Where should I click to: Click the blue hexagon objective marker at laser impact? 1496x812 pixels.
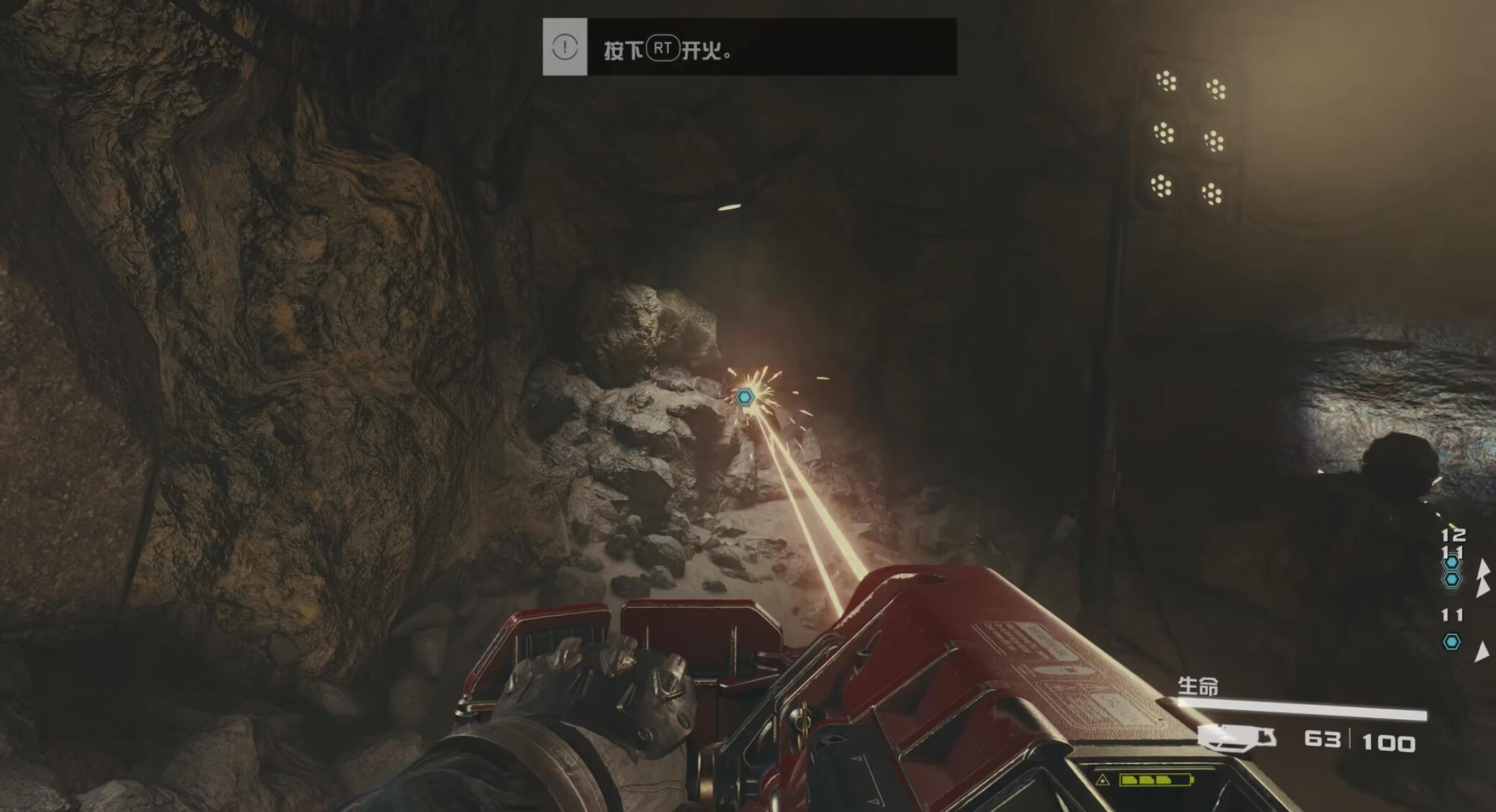pos(745,396)
